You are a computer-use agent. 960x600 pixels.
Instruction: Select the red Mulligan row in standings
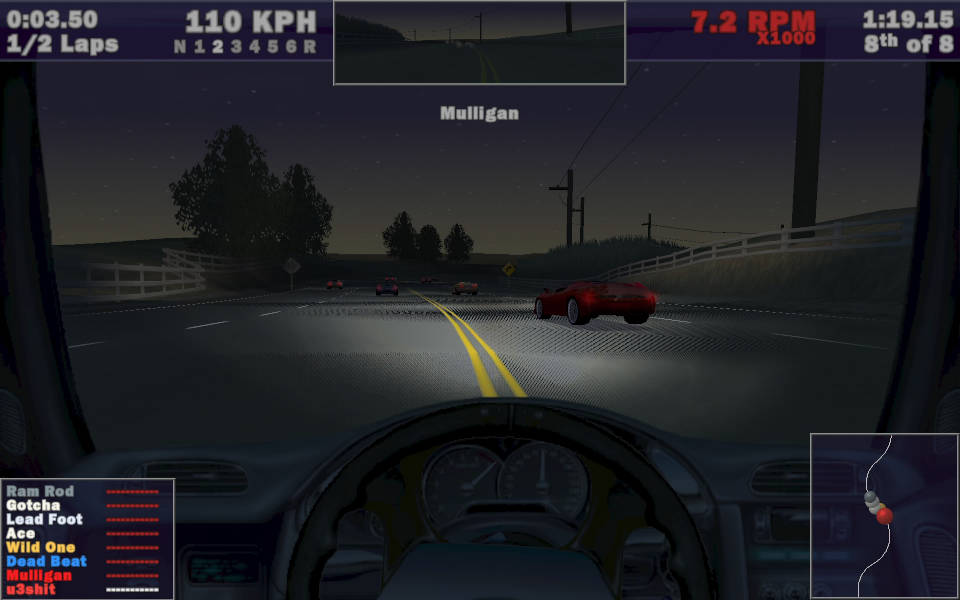[x=39, y=576]
